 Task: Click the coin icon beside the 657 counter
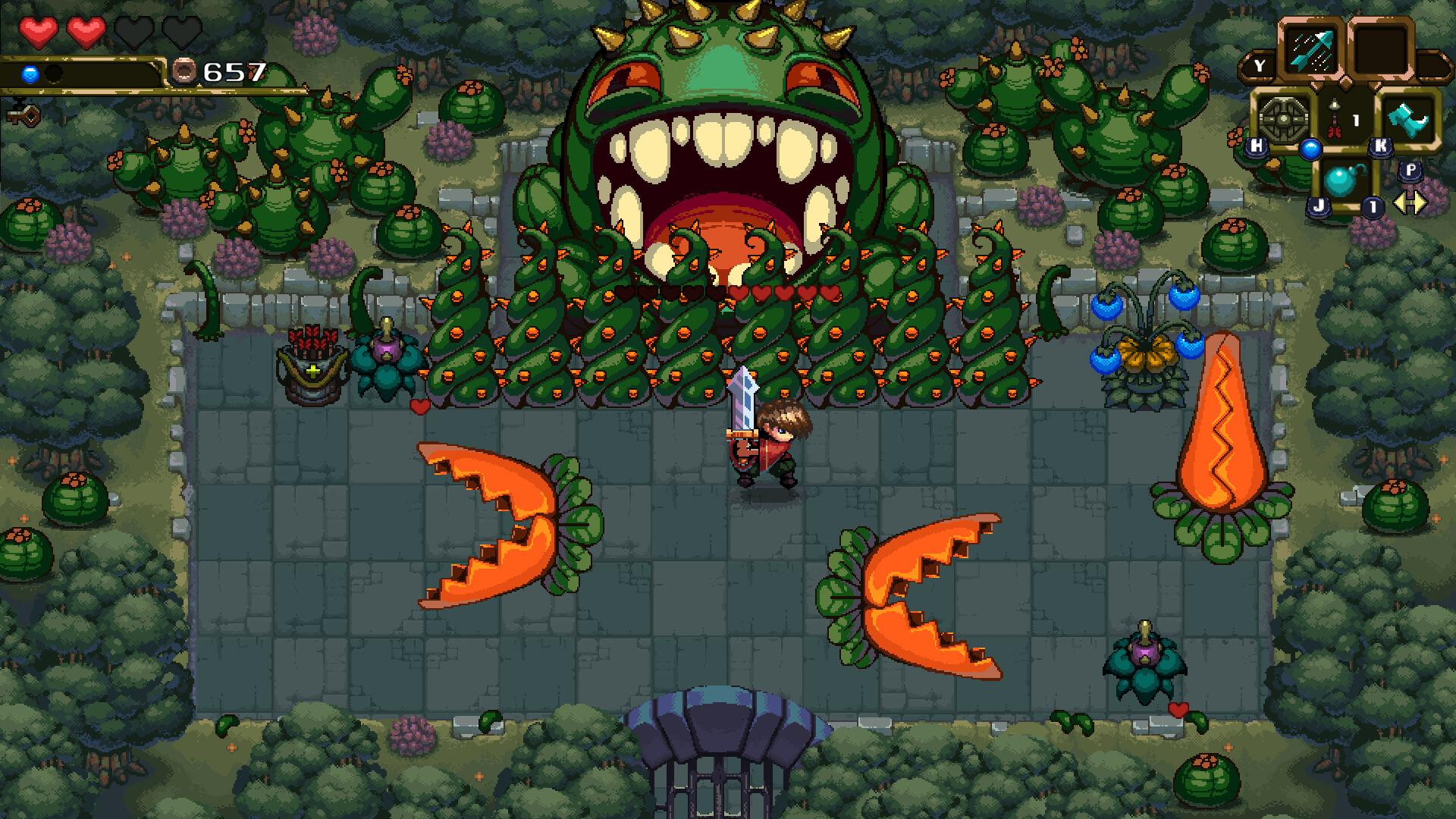pyautogui.click(x=185, y=71)
